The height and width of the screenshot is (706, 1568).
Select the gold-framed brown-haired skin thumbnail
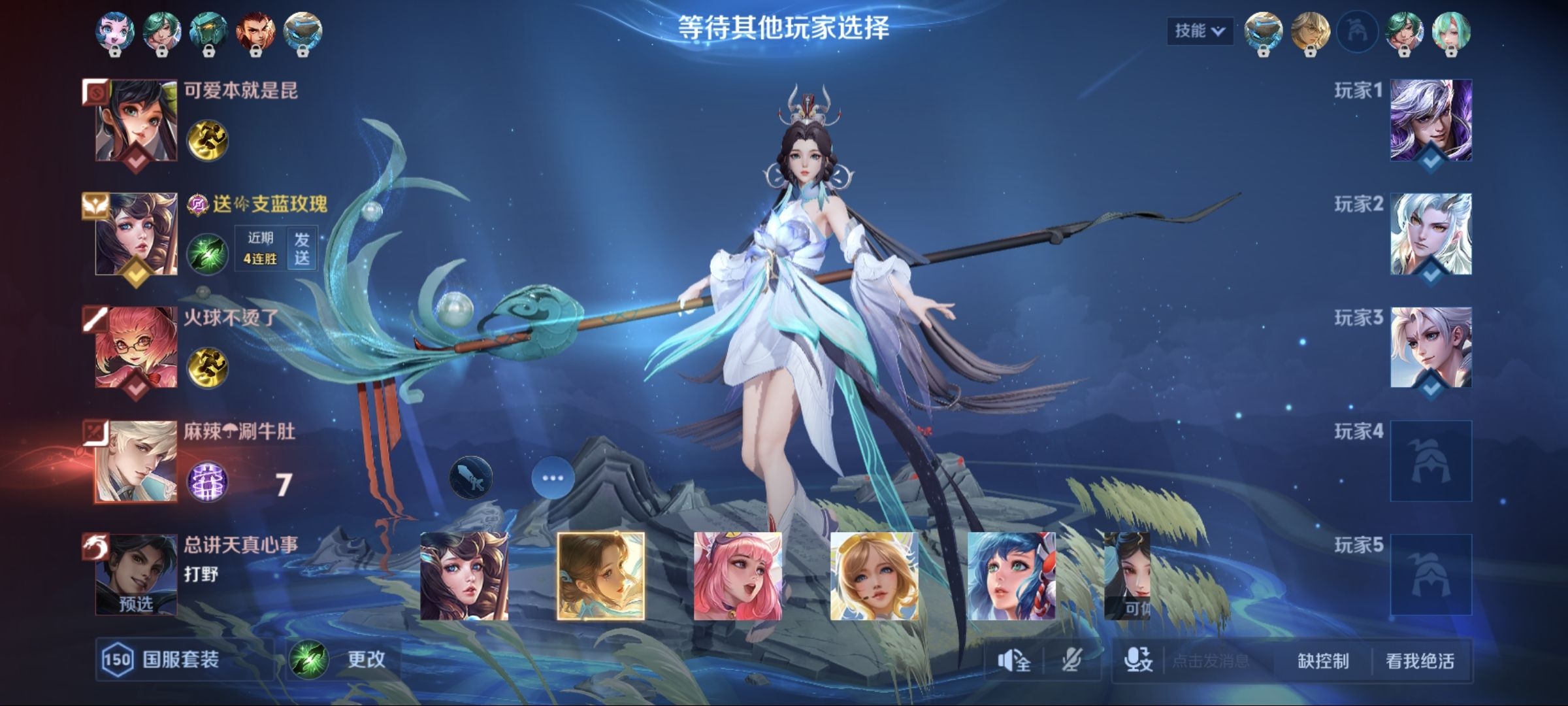pos(600,576)
